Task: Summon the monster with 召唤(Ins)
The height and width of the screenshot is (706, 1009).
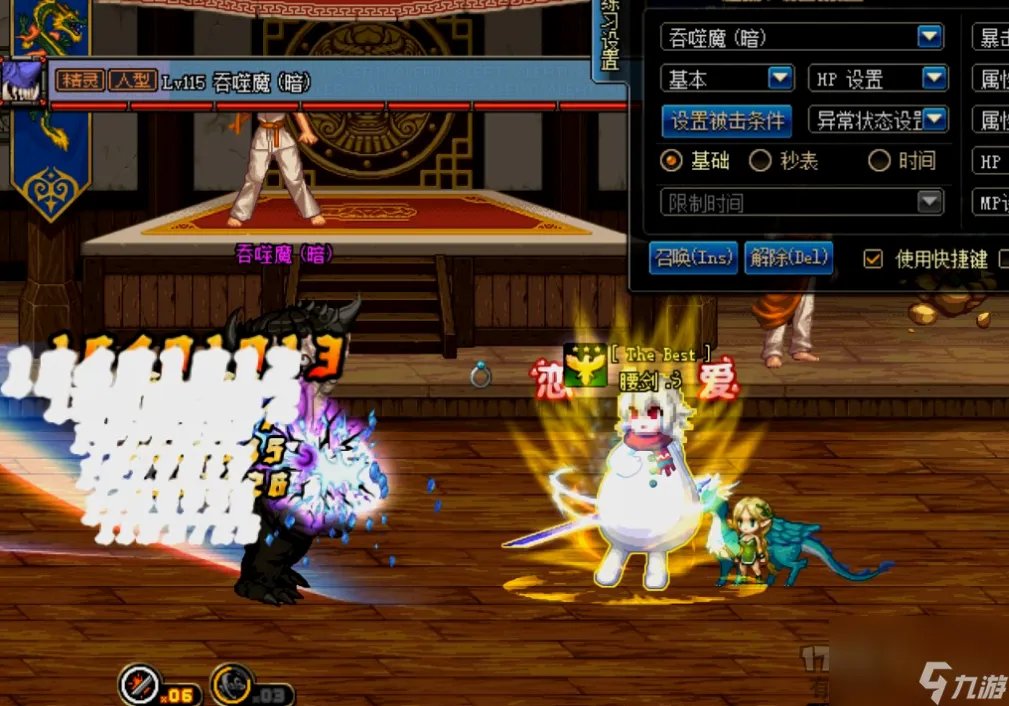Action: tap(692, 258)
